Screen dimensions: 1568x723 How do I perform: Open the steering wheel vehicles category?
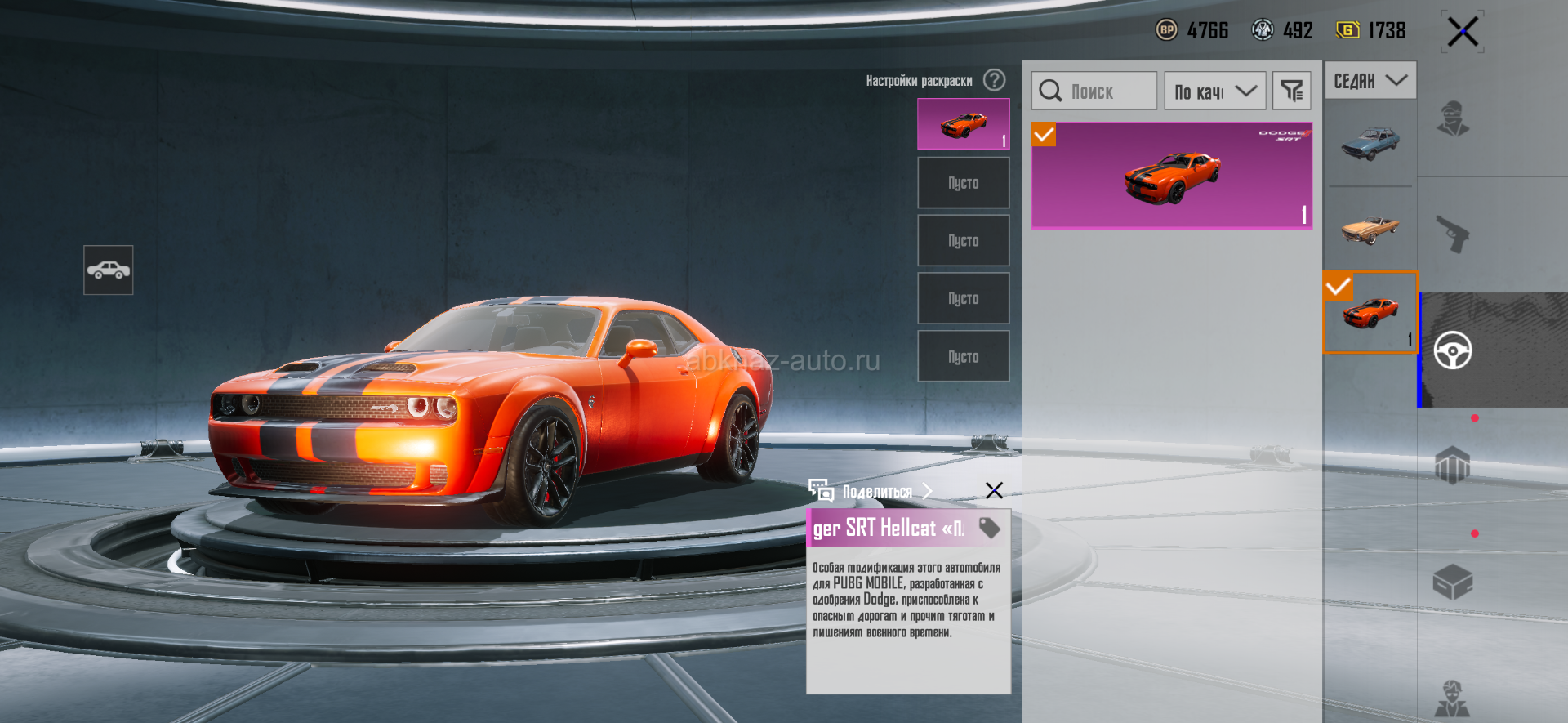(x=1452, y=350)
